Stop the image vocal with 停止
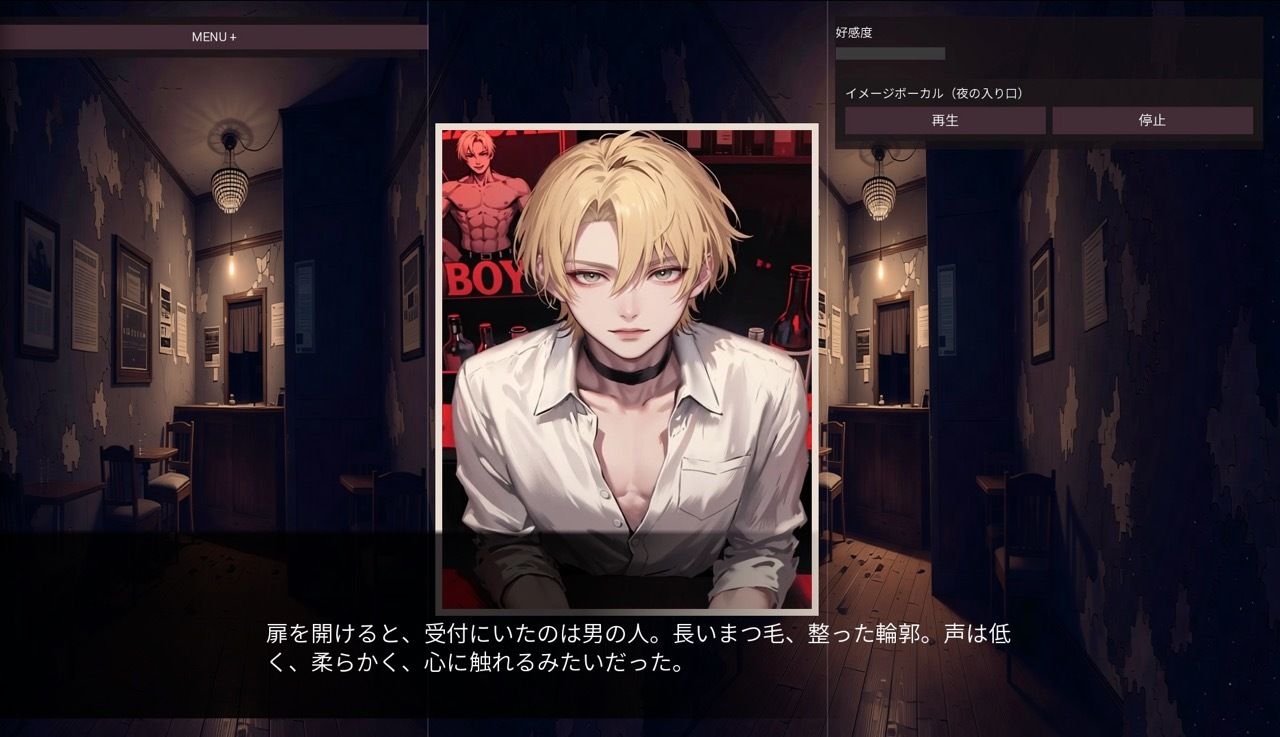Image resolution: width=1280 pixels, height=737 pixels. (1152, 120)
